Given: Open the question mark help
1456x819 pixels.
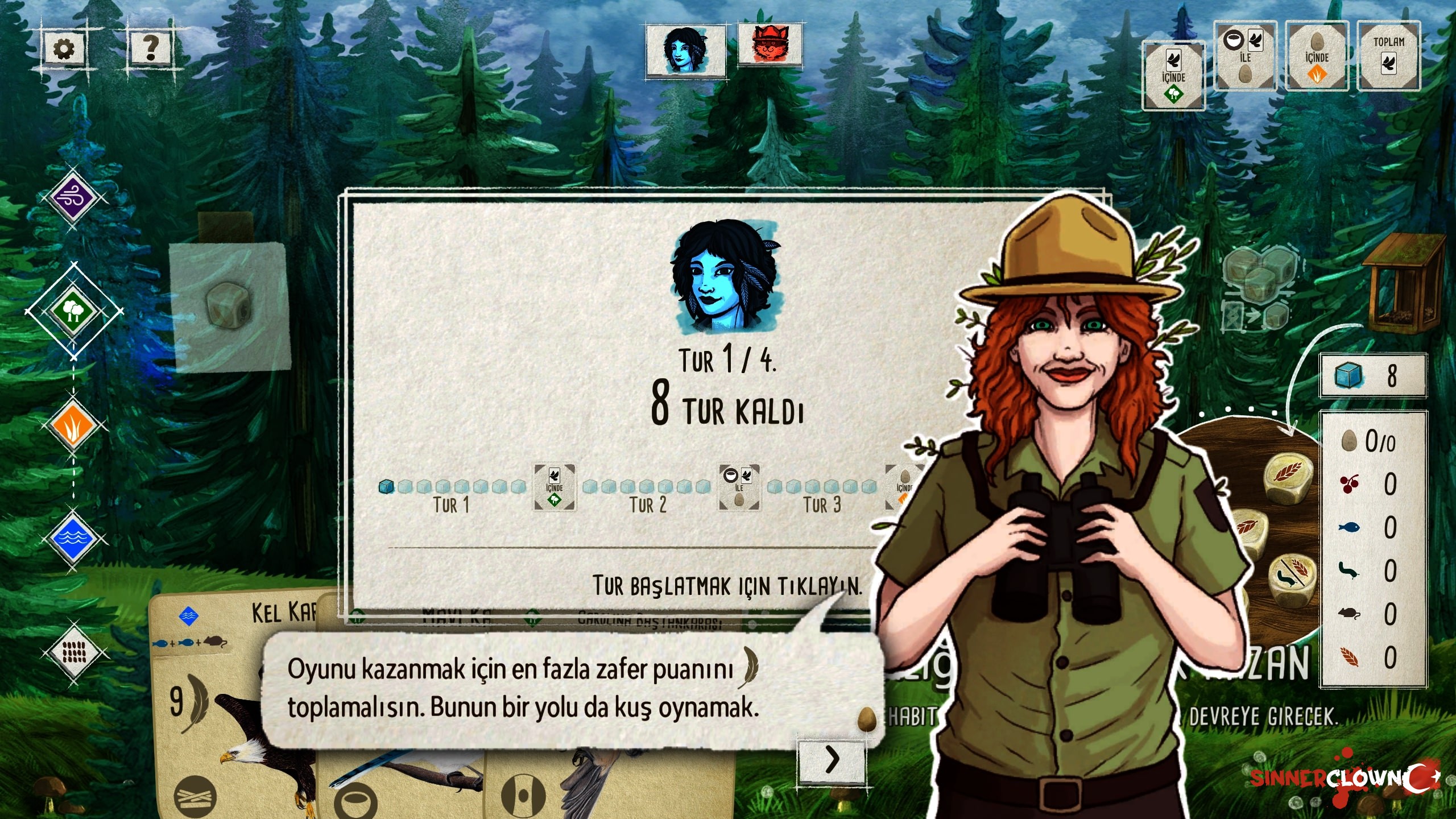Looking at the screenshot, I should [x=151, y=48].
